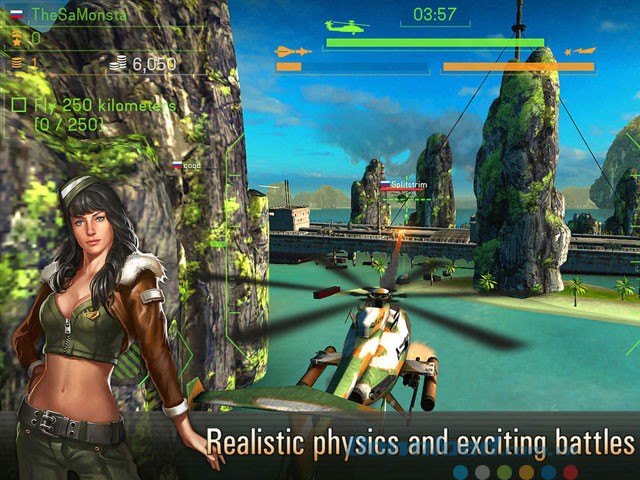Choose the grey dot at the bottom
The width and height of the screenshot is (640, 480).
[x=483, y=471]
